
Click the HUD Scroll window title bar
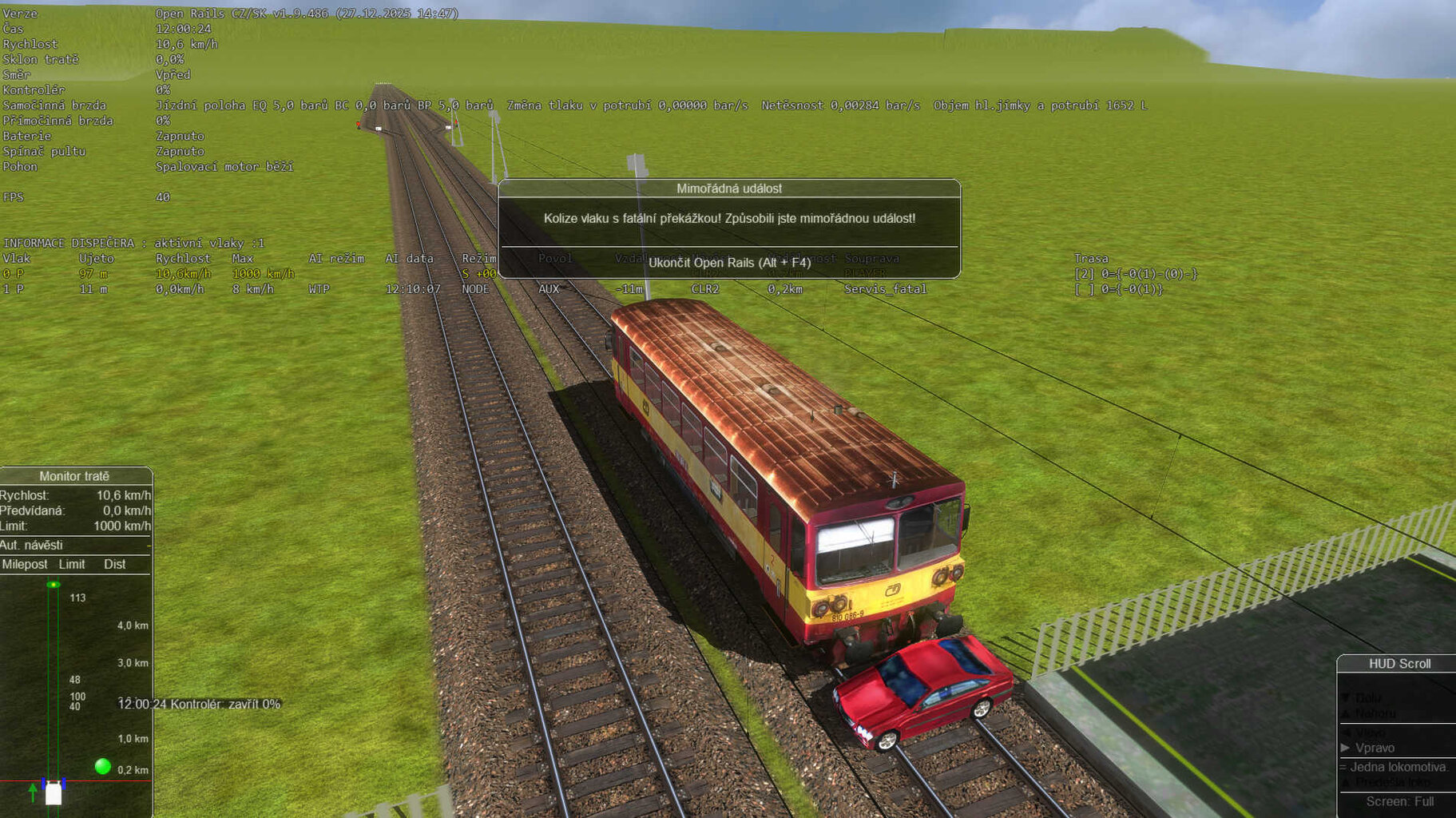click(1399, 664)
